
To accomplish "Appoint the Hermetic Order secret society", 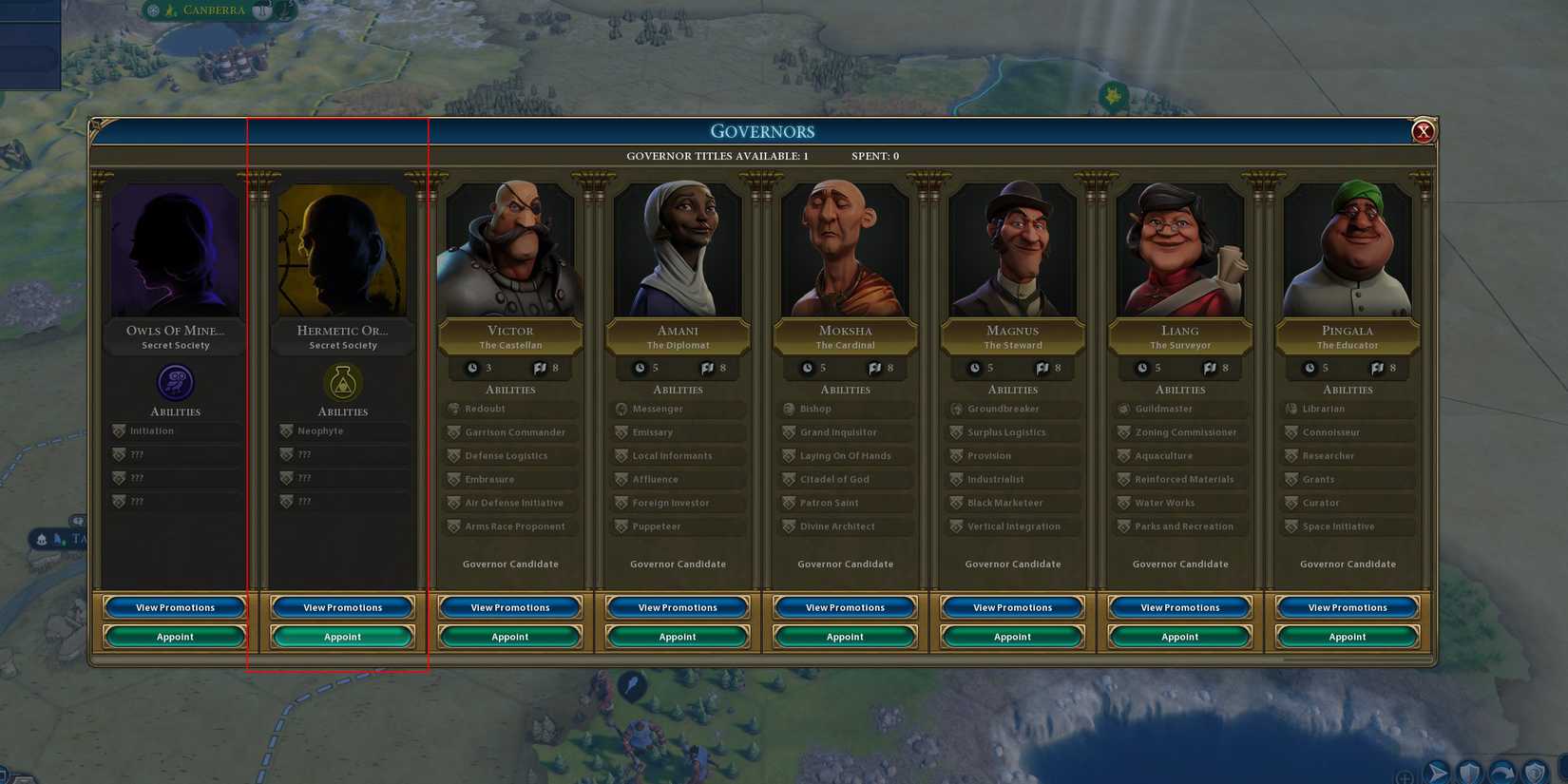I will coord(342,637).
